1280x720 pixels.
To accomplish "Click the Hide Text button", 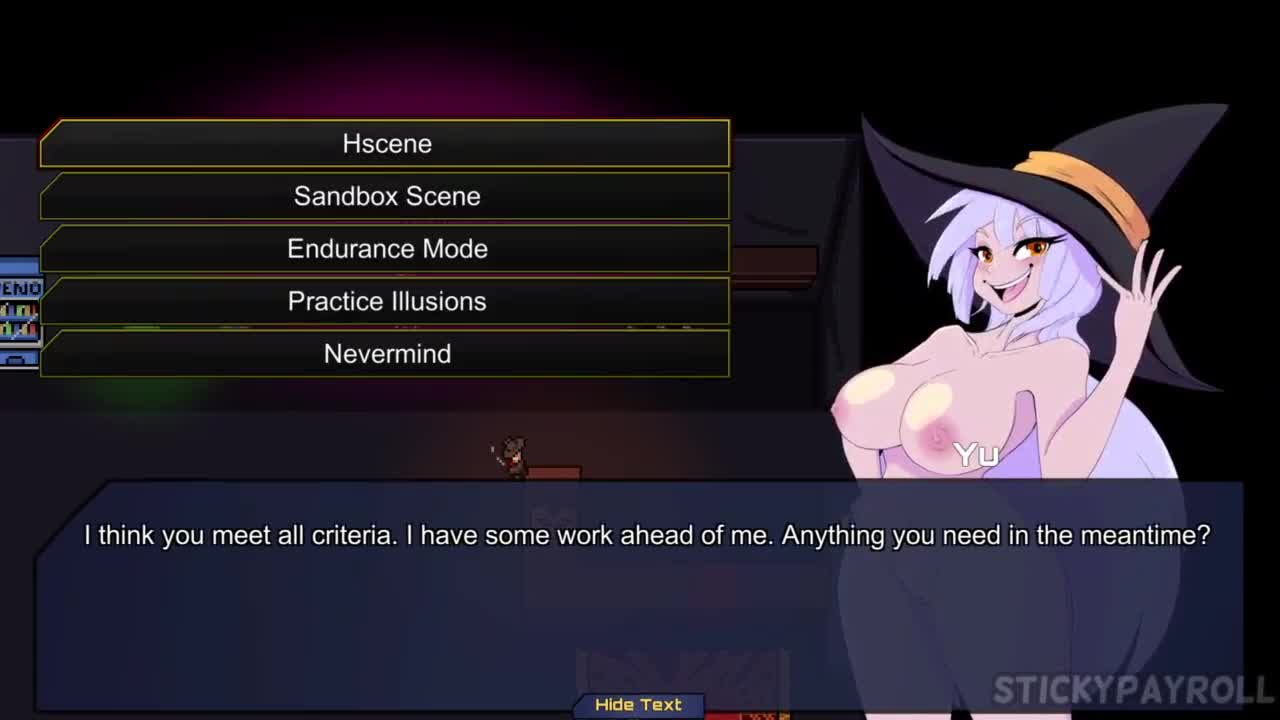I will click(638, 705).
